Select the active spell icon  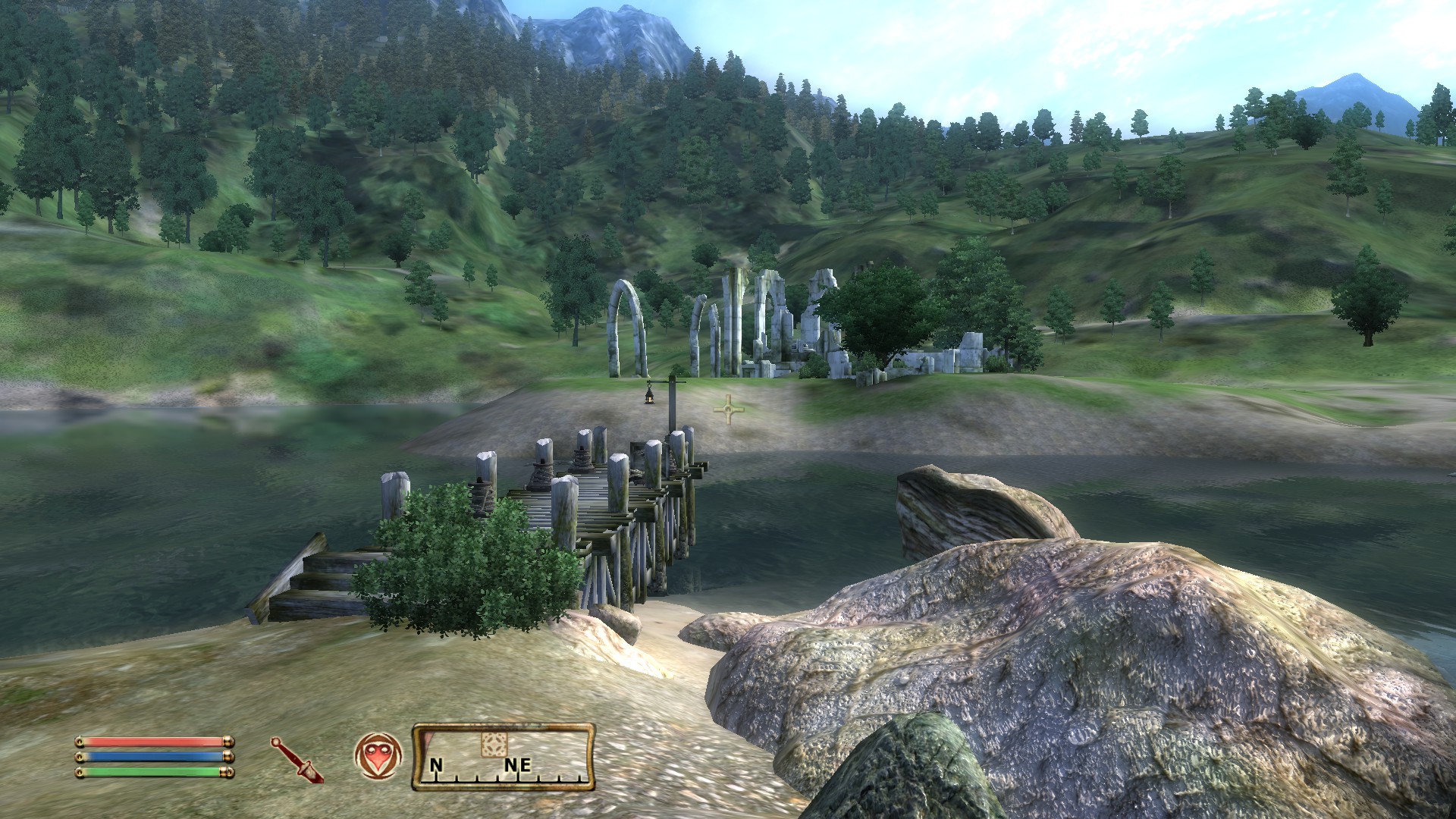tap(378, 756)
